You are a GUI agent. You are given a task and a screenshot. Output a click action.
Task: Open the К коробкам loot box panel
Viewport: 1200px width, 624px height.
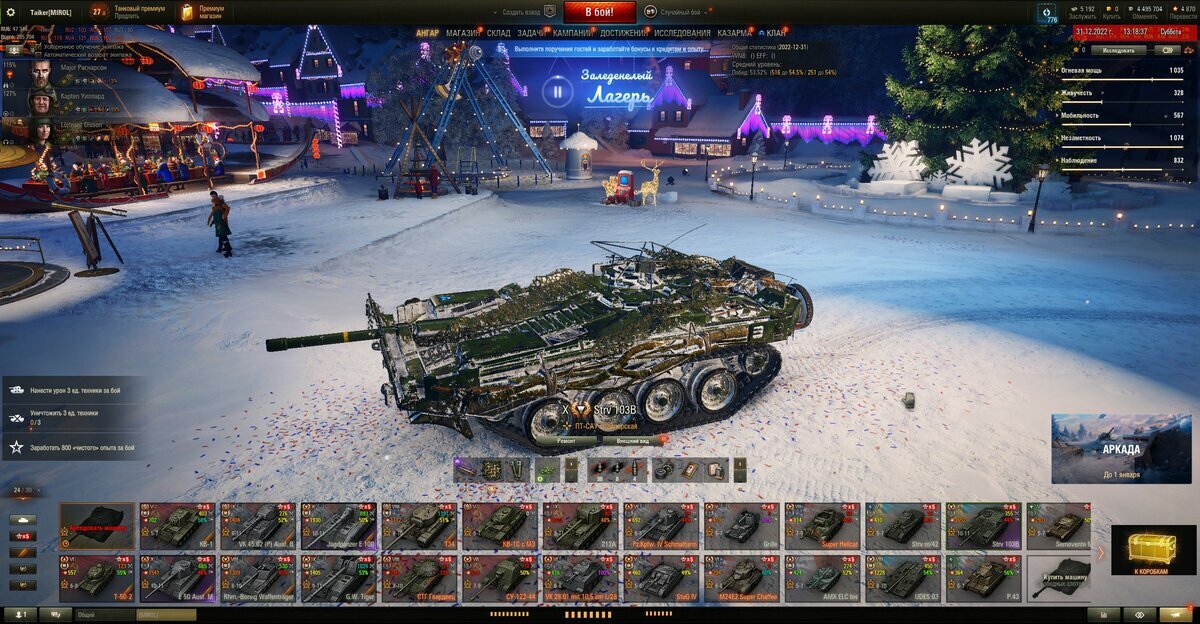[x=1153, y=551]
